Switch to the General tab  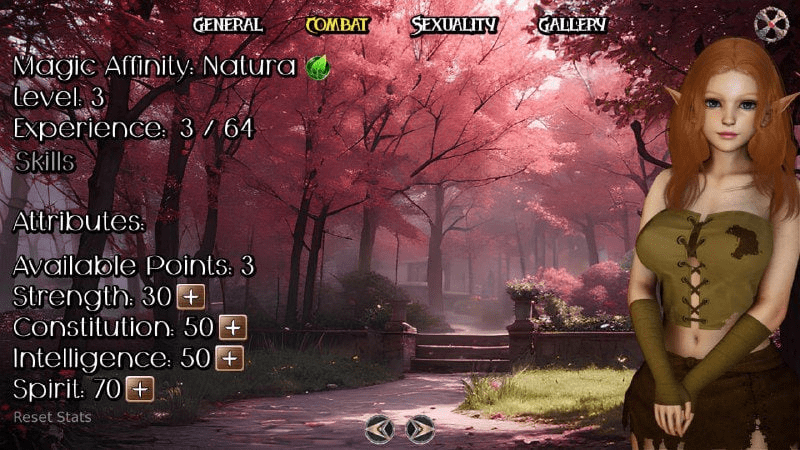pyautogui.click(x=227, y=25)
